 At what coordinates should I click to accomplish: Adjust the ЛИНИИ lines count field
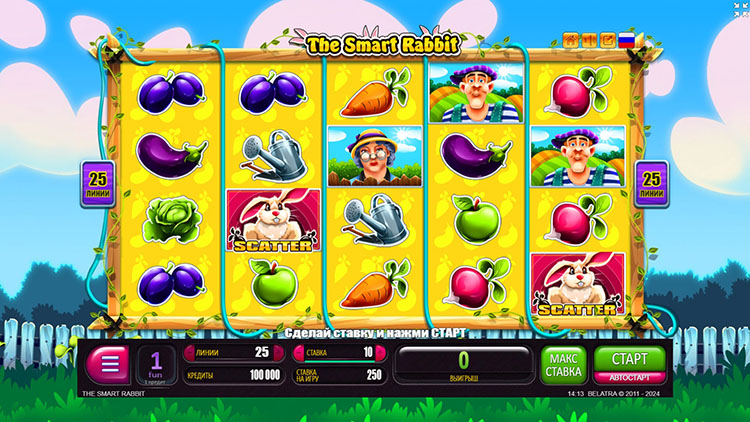click(x=231, y=352)
